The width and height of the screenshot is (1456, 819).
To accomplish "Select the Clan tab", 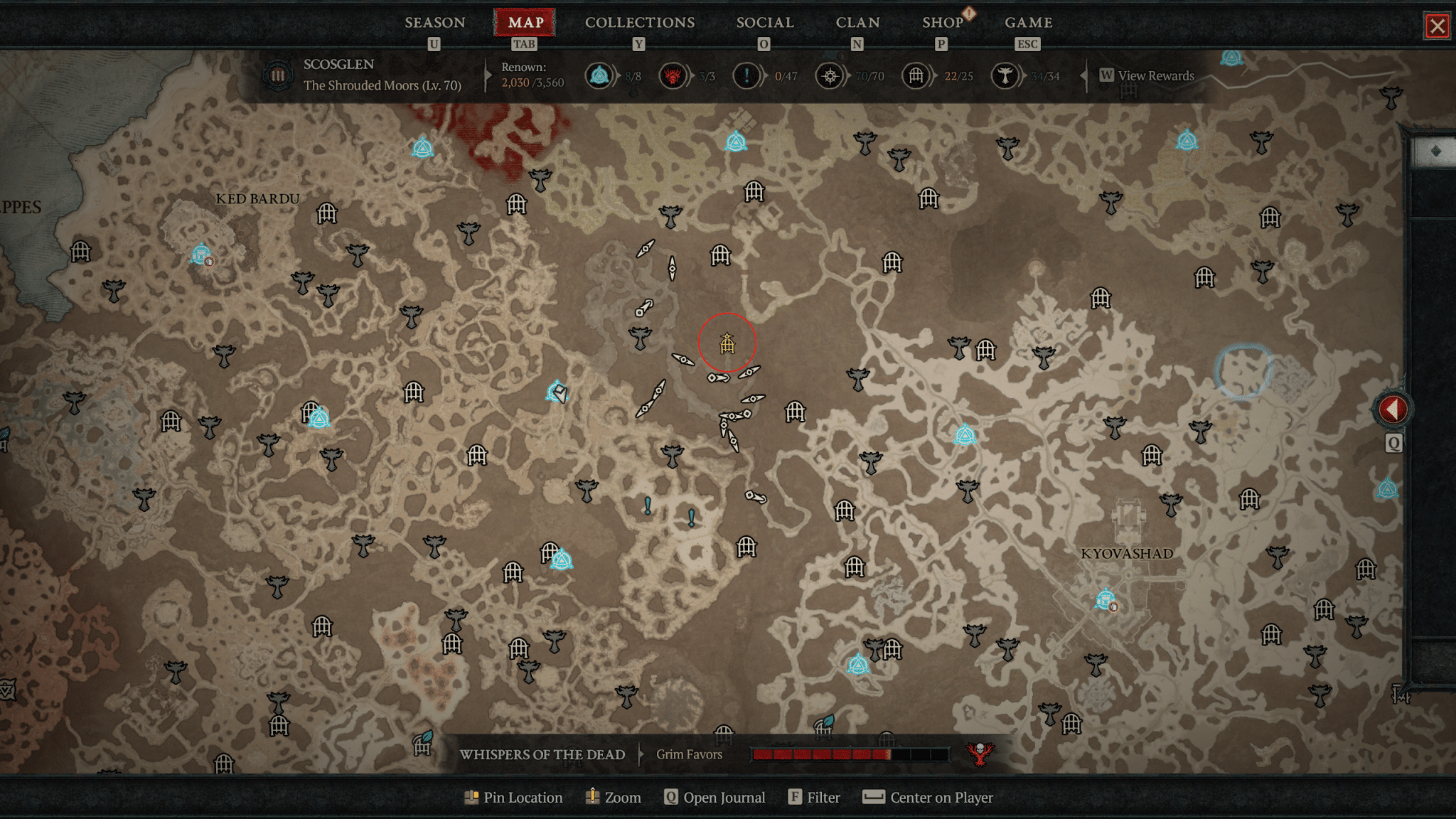I will [x=857, y=23].
